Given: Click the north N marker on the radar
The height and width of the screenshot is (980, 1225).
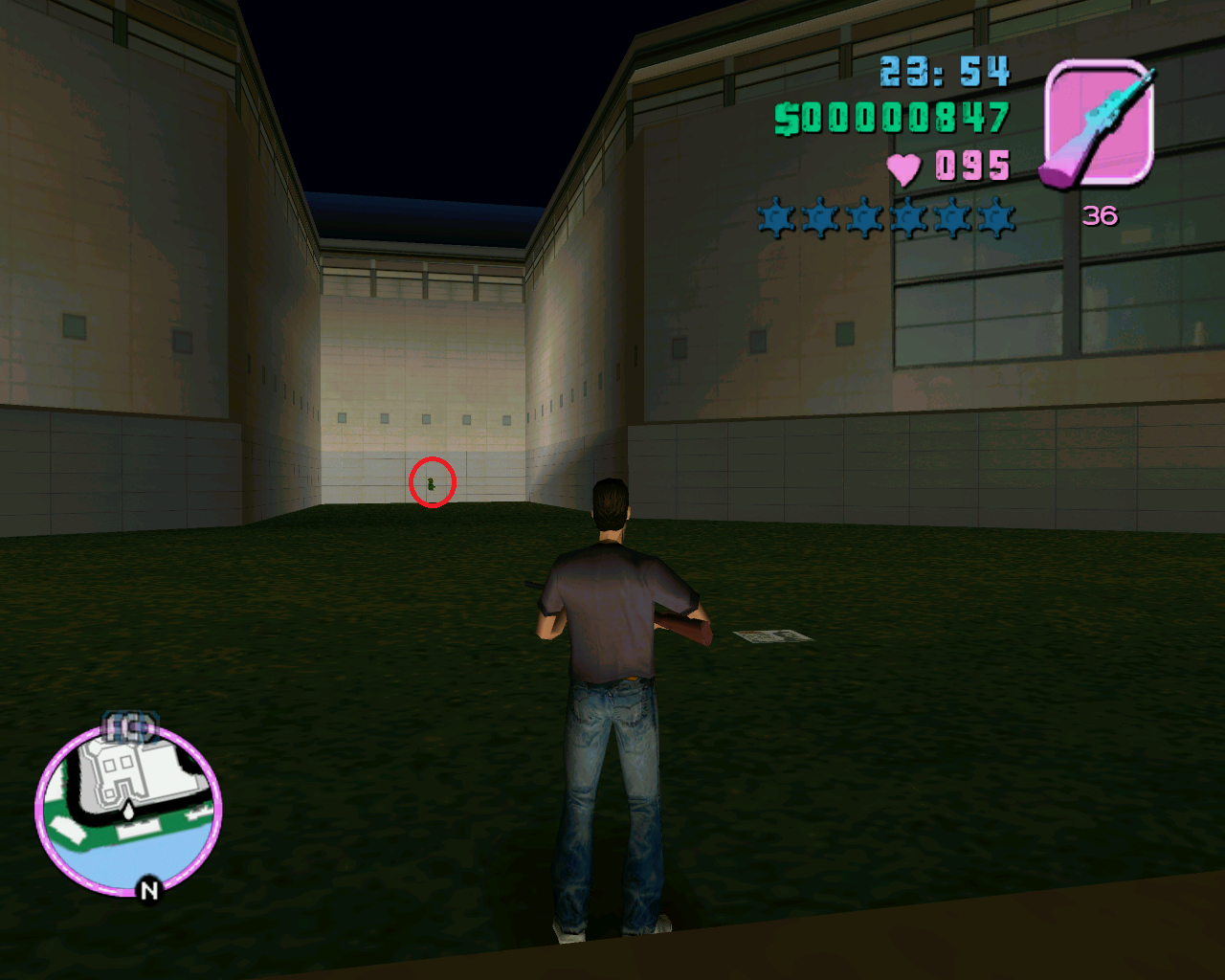Looking at the screenshot, I should click(x=148, y=890).
